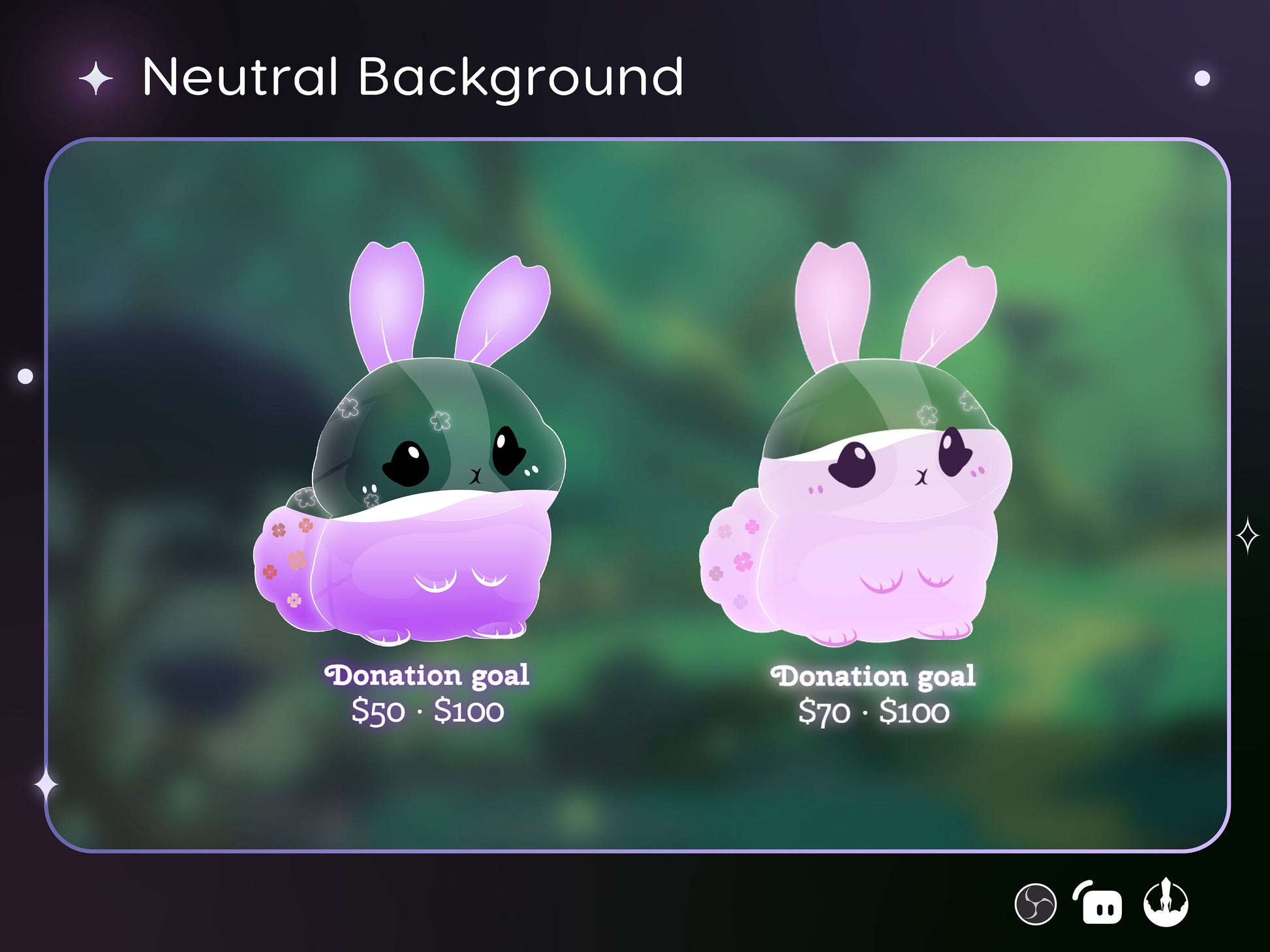
Task: Open the StreamElements rocket logo icon
Action: tap(1166, 903)
